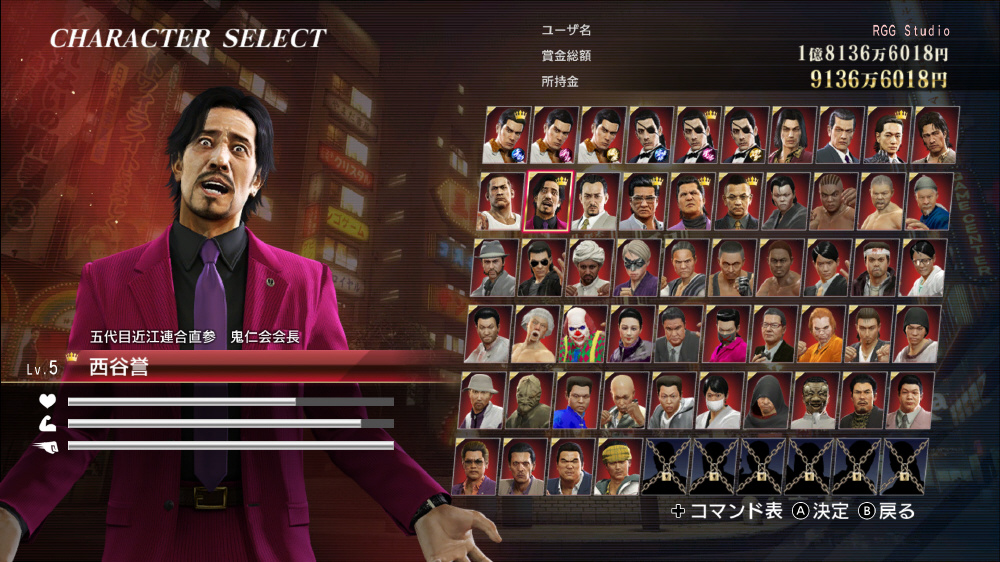Choose the fighter wearing a black hood

click(768, 400)
